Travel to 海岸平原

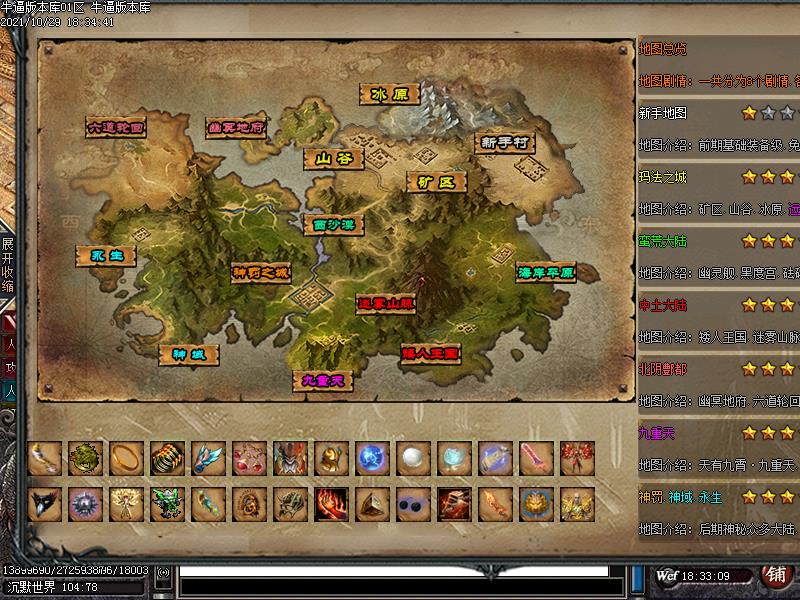[x=546, y=272]
